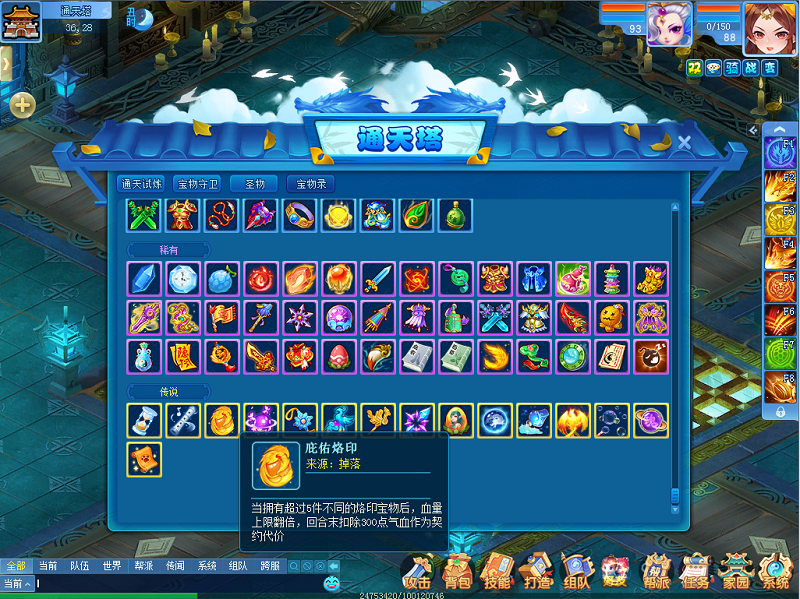
Task: Click the 攻击 attack button
Action: pyautogui.click(x=418, y=572)
